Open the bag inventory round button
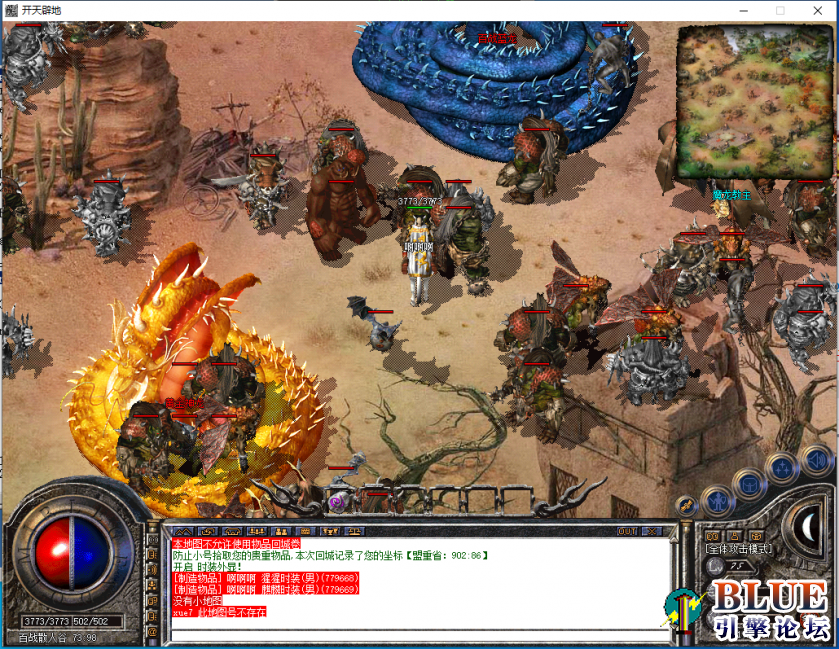Image resolution: width=839 pixels, height=649 pixels. pos(749,483)
